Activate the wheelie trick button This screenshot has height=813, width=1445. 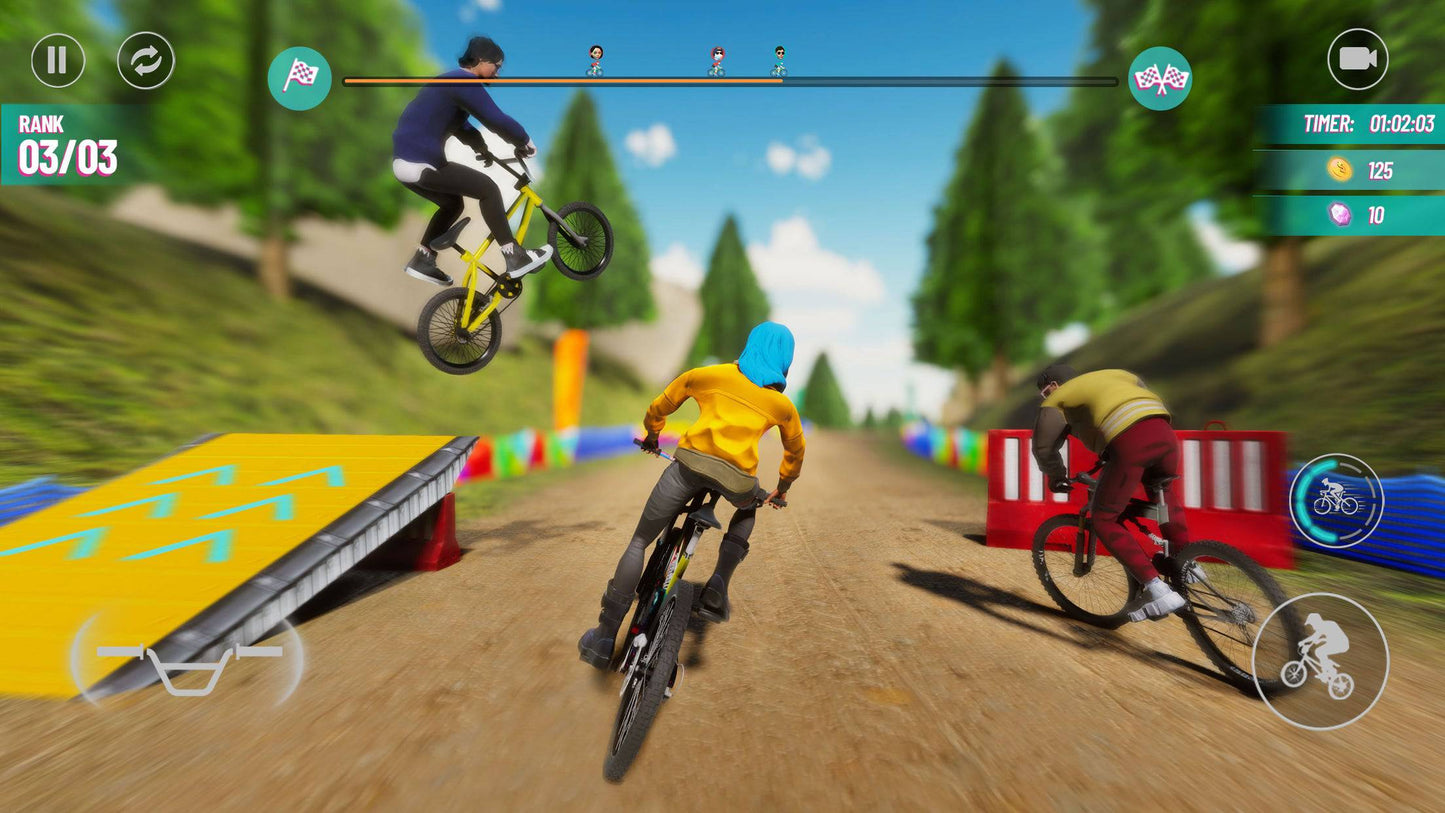[x=1320, y=661]
